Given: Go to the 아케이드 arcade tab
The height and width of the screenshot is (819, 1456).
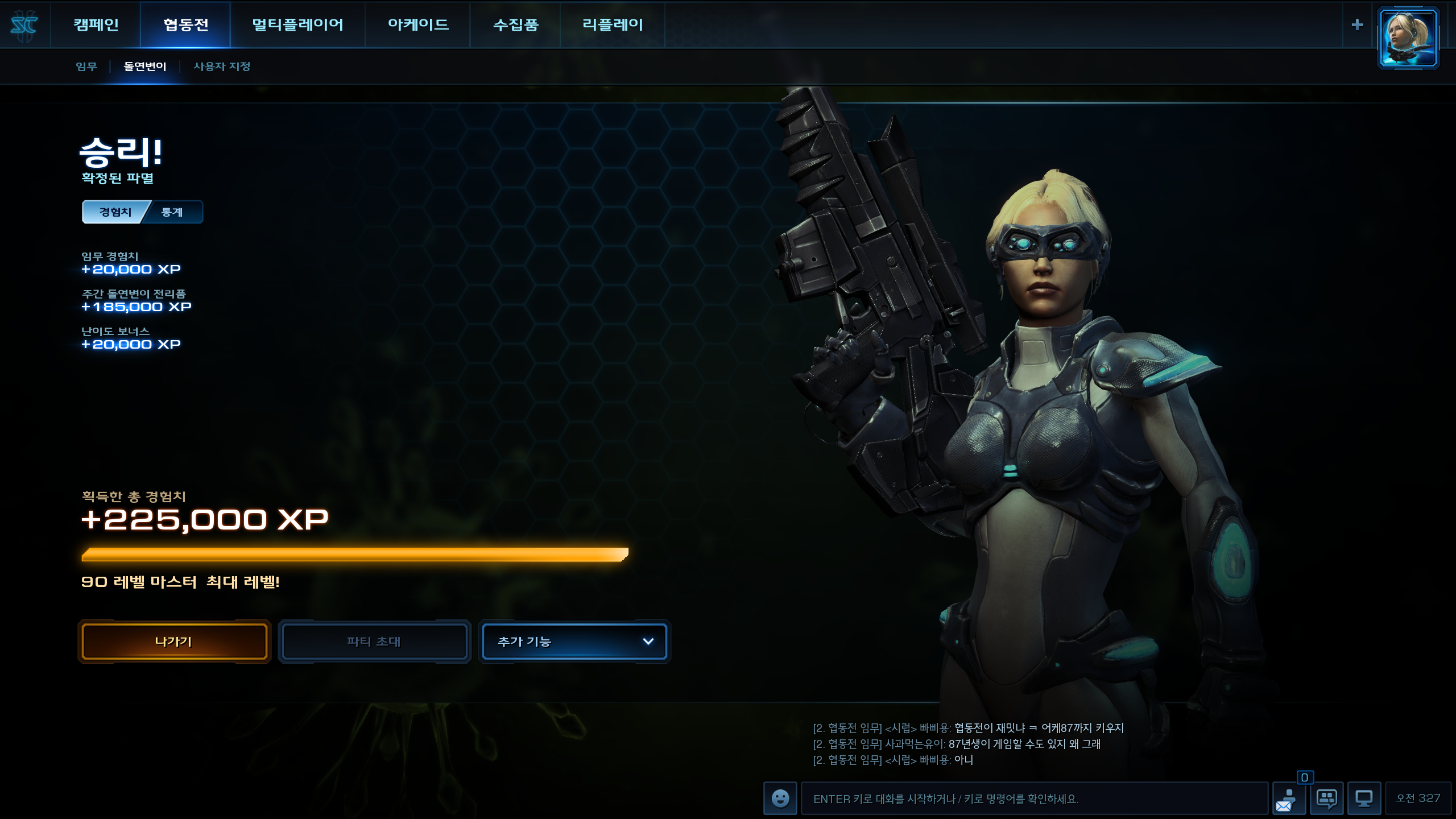Looking at the screenshot, I should coord(418,24).
